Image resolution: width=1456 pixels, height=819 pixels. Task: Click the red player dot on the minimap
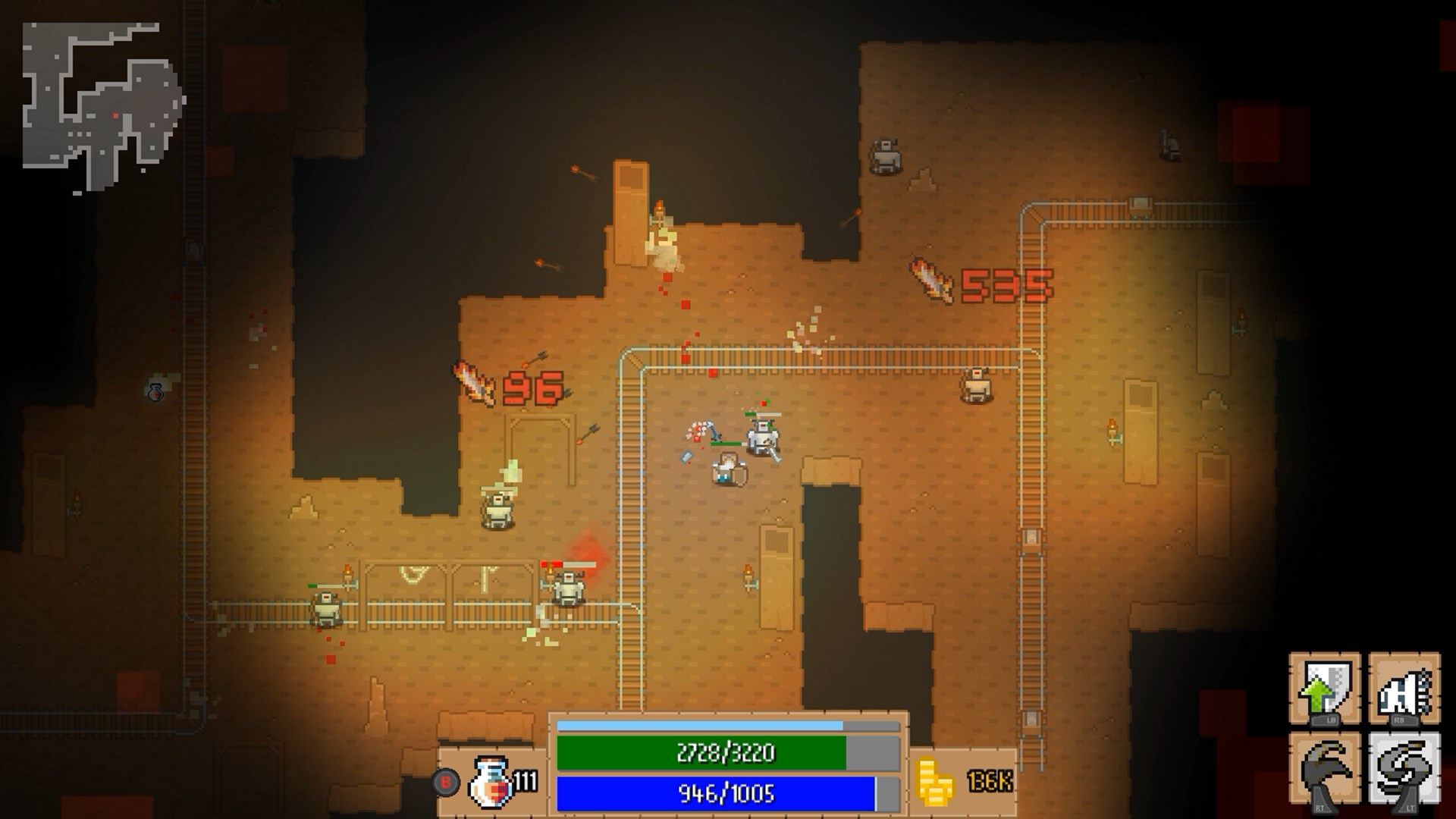[115, 115]
